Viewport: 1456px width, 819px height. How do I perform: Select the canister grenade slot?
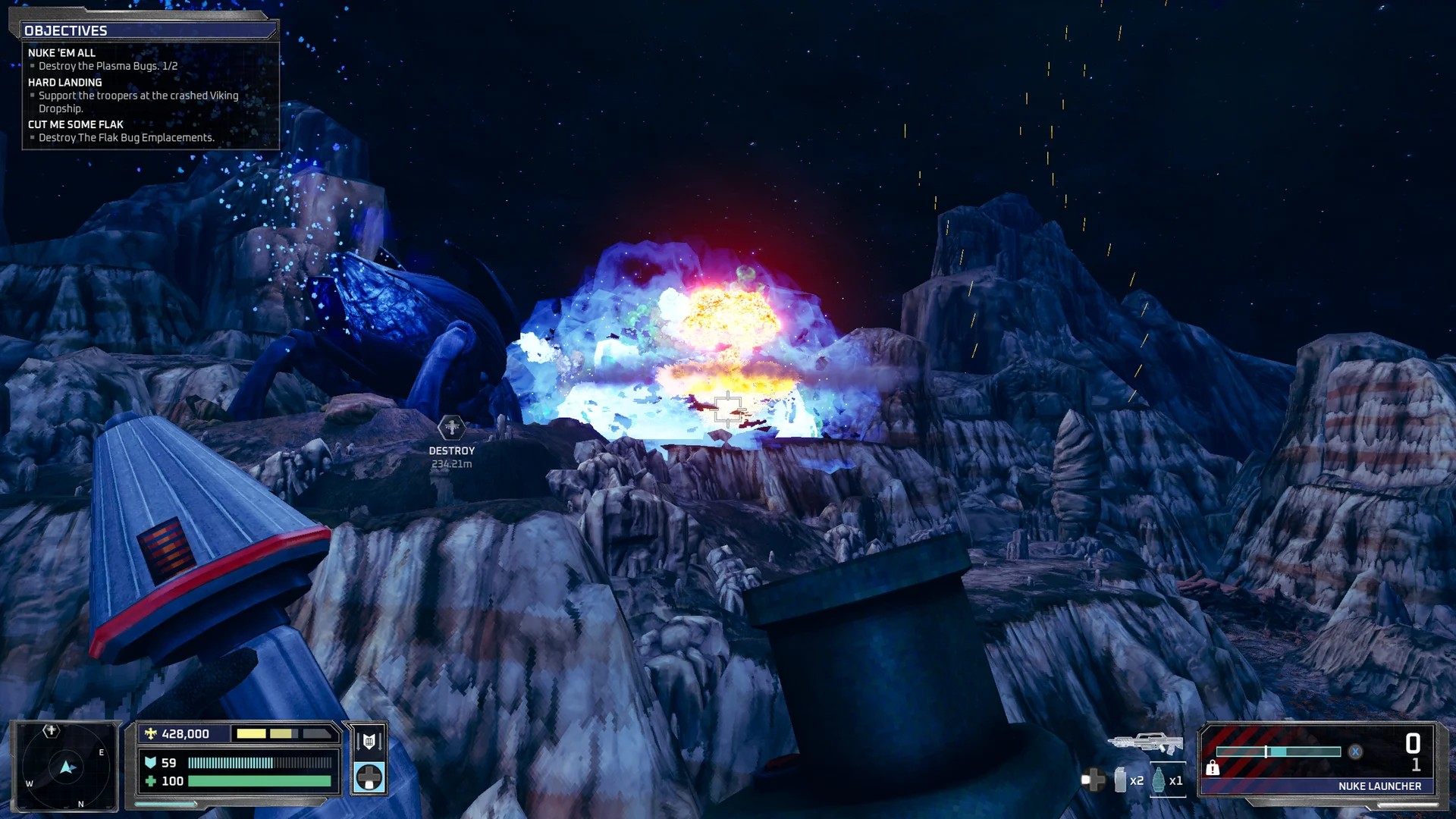1120,780
